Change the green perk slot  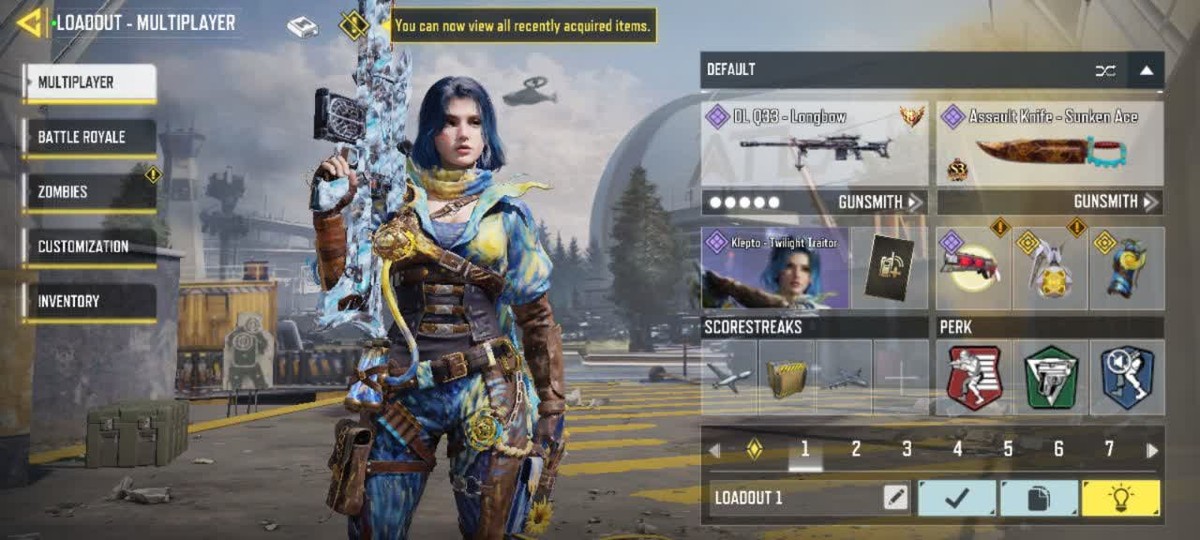click(1050, 377)
